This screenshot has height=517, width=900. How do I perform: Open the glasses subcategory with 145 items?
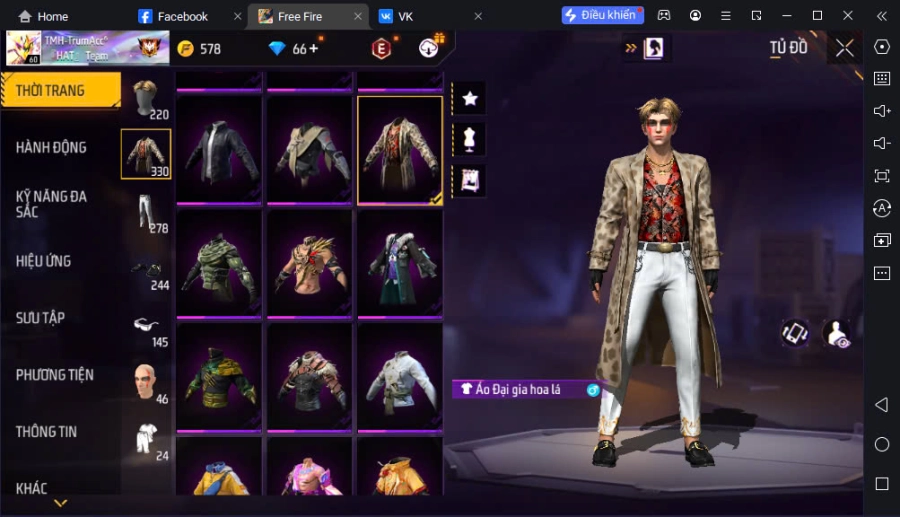point(146,325)
